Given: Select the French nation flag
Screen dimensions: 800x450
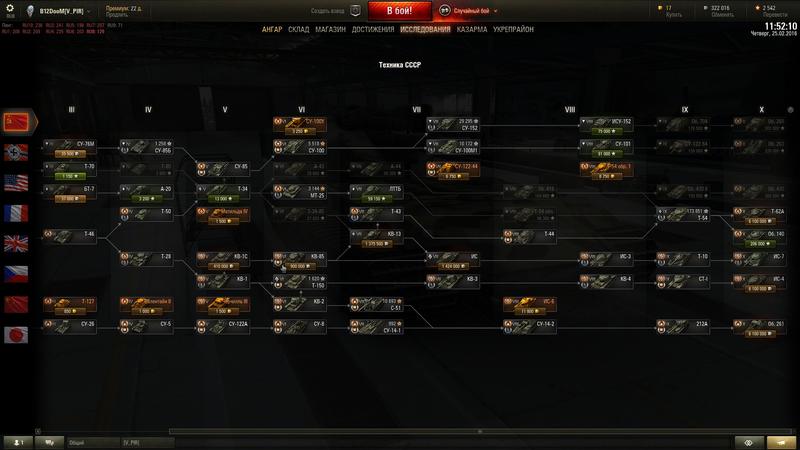Looking at the screenshot, I should [x=19, y=212].
